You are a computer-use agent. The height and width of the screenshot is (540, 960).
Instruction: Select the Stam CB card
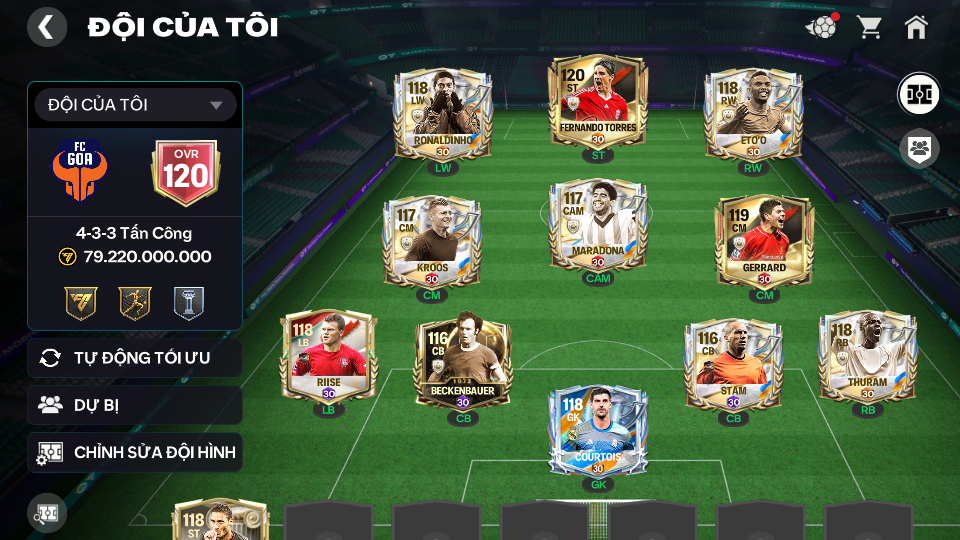pos(733,365)
